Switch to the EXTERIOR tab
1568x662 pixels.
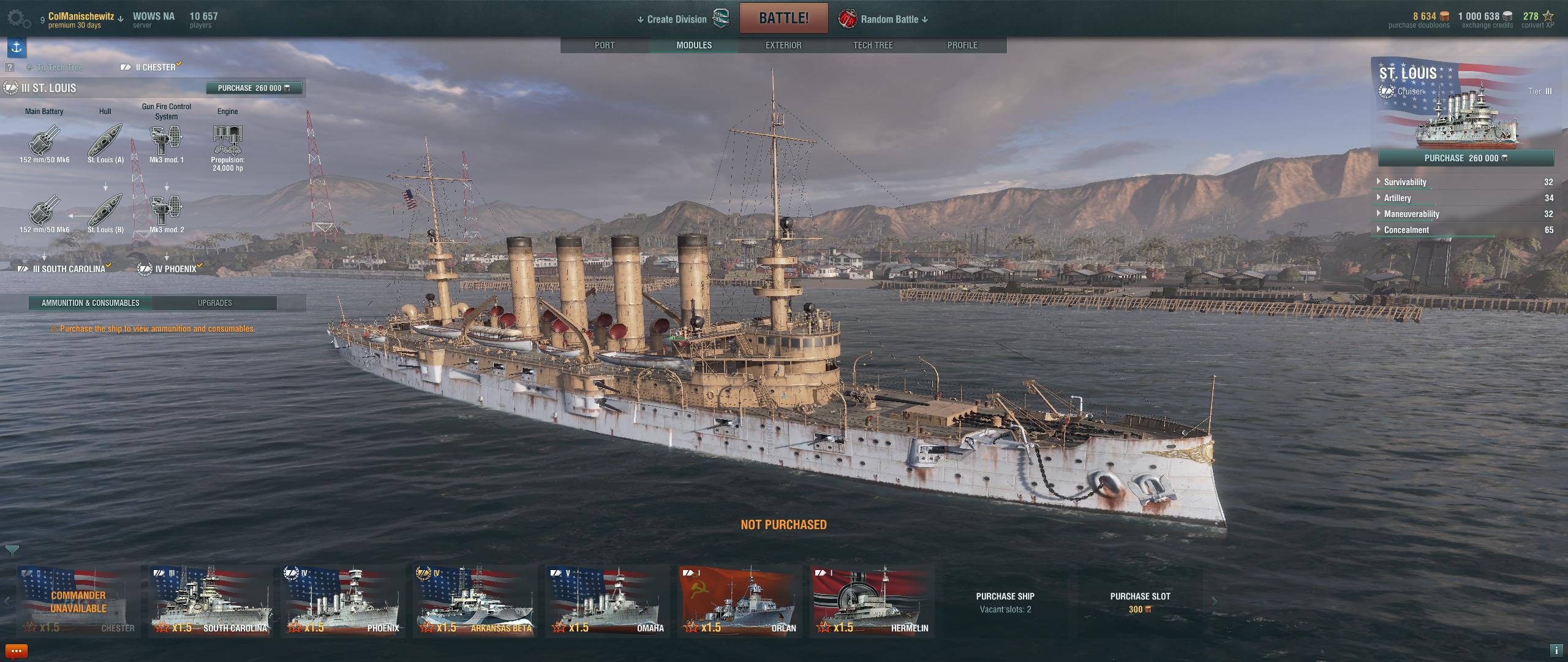click(x=783, y=45)
